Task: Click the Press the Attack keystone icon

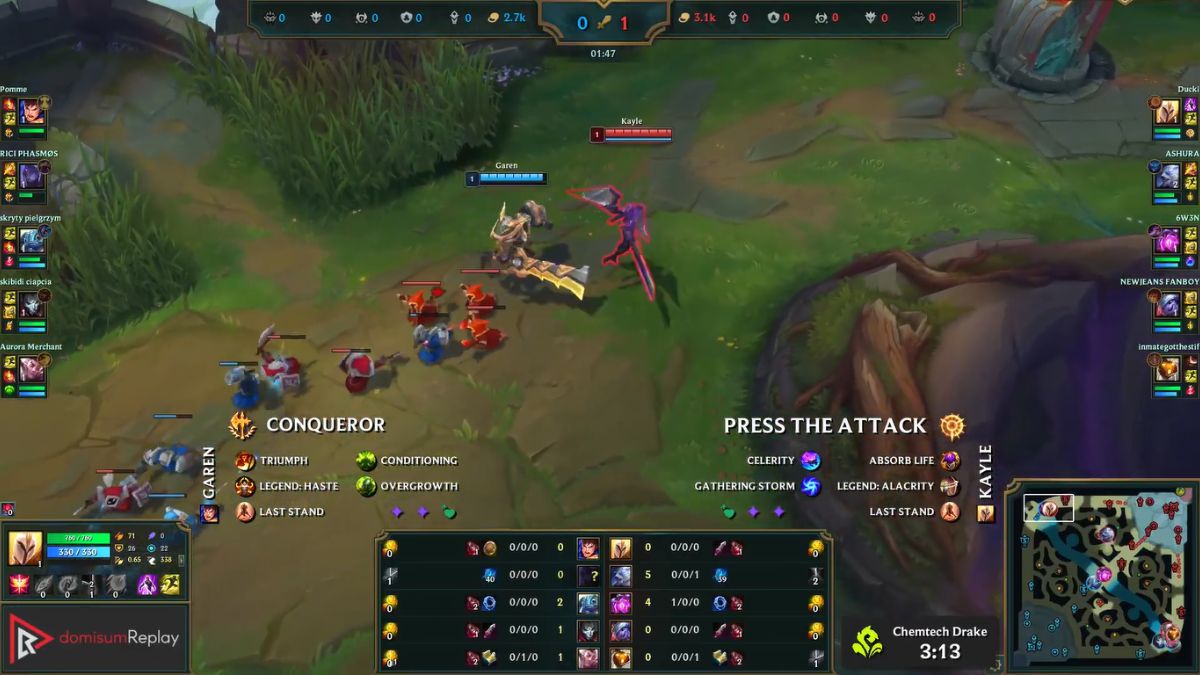Action: [953, 426]
